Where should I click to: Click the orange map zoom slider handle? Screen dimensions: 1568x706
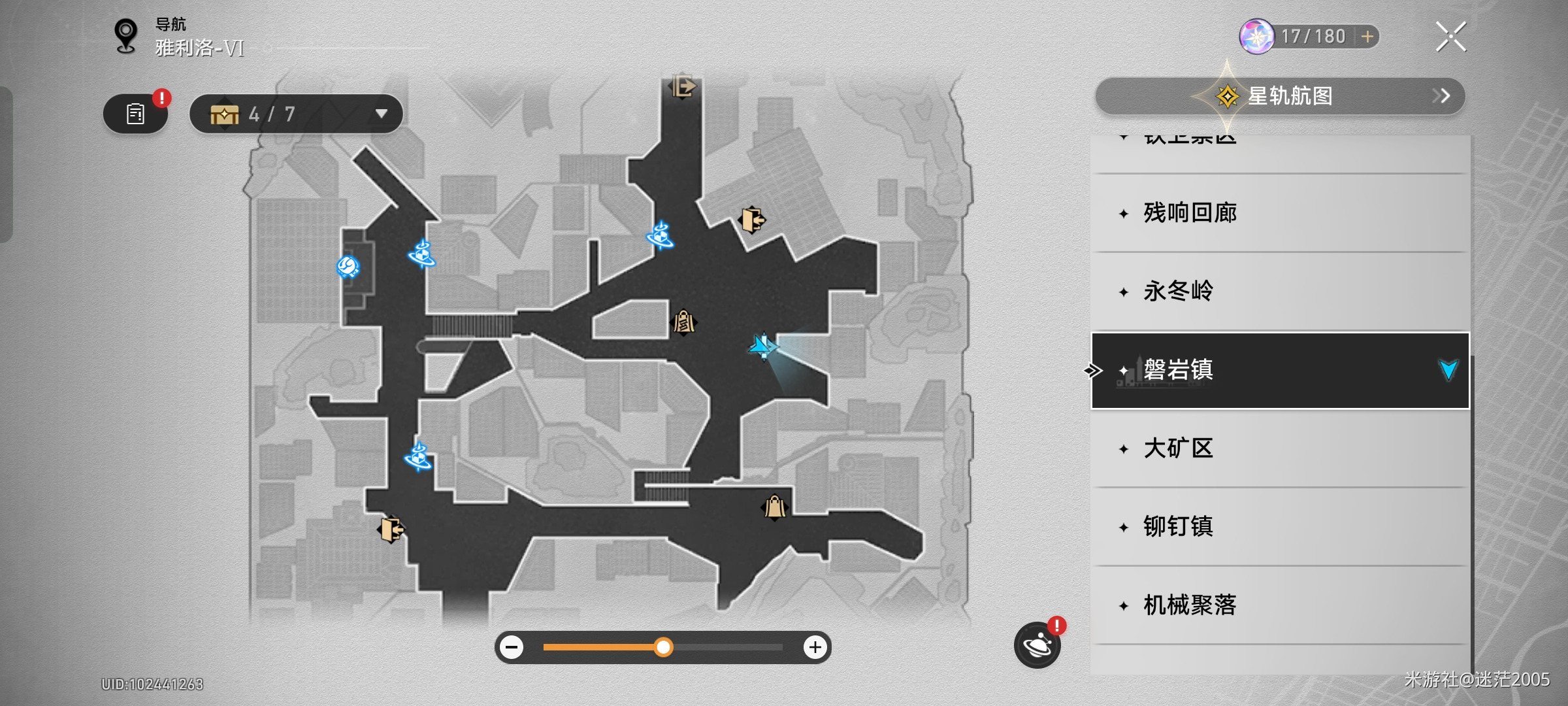pos(663,648)
